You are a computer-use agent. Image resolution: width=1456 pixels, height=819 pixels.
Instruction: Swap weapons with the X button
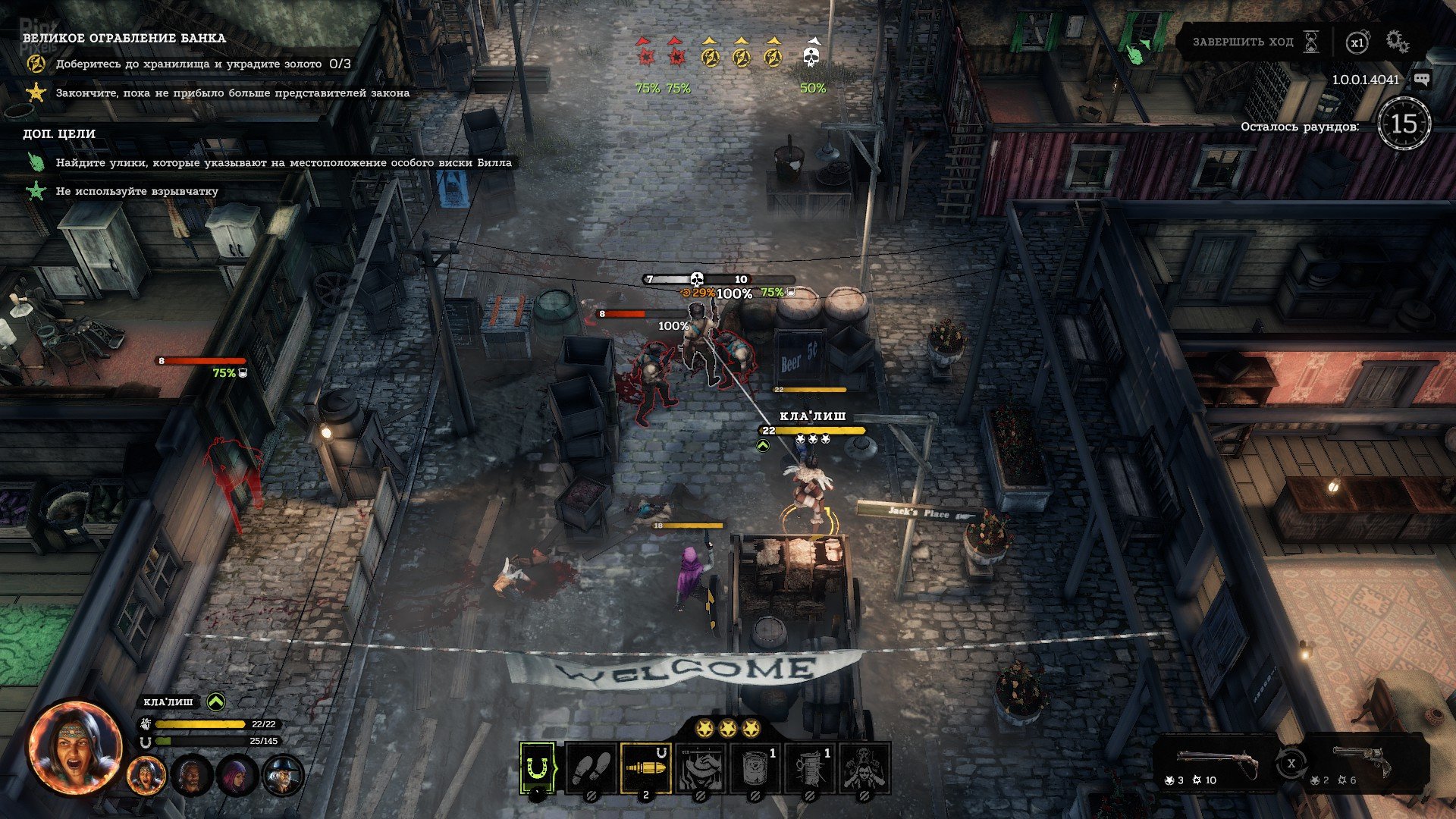click(1291, 763)
